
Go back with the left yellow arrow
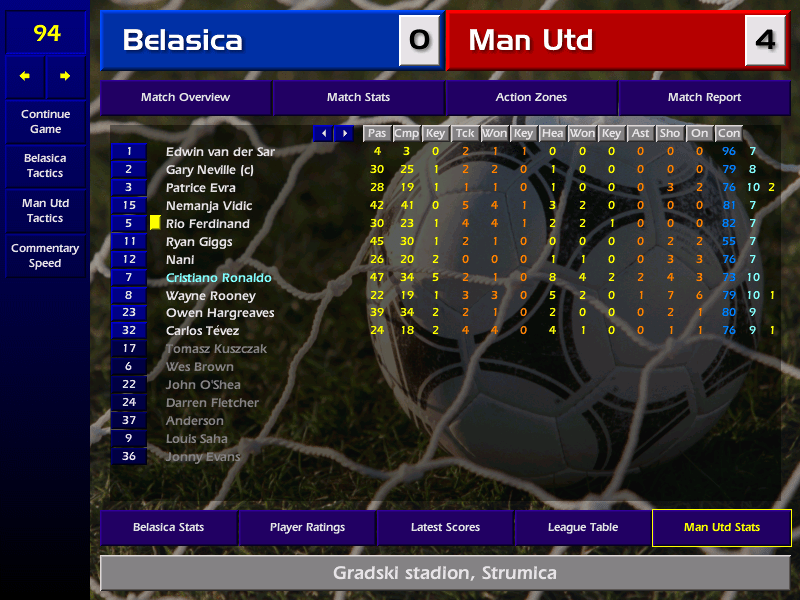click(25, 76)
